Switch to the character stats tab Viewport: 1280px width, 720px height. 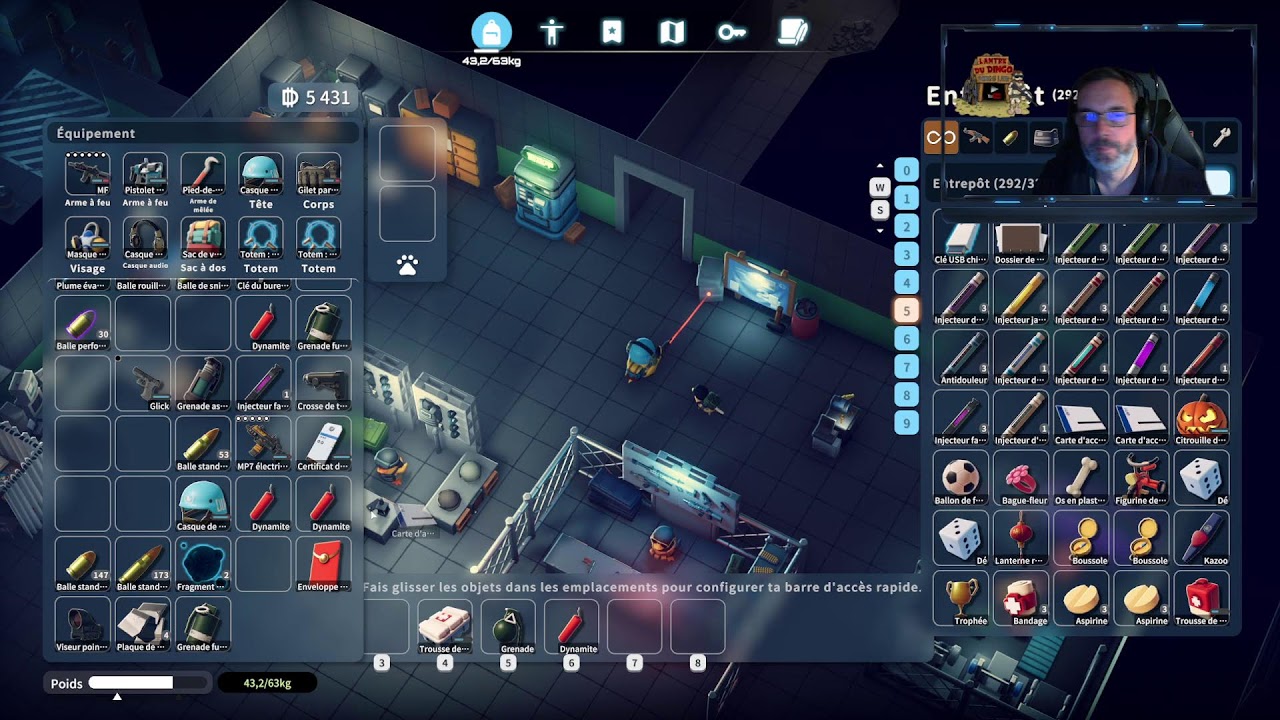(552, 33)
